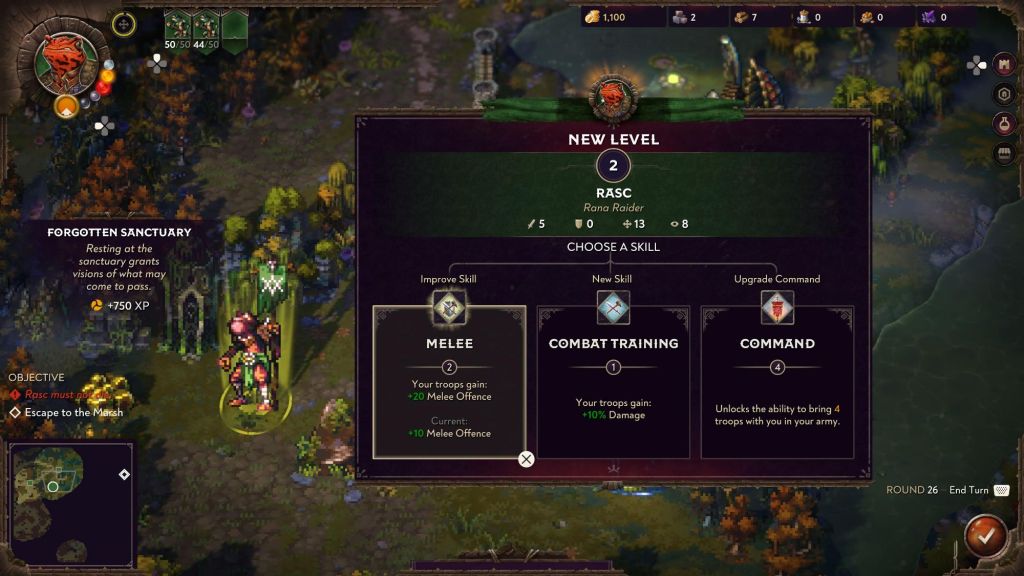Click the movement arrows ring icon
Viewport: 1024px width, 576px height.
click(x=124, y=23)
